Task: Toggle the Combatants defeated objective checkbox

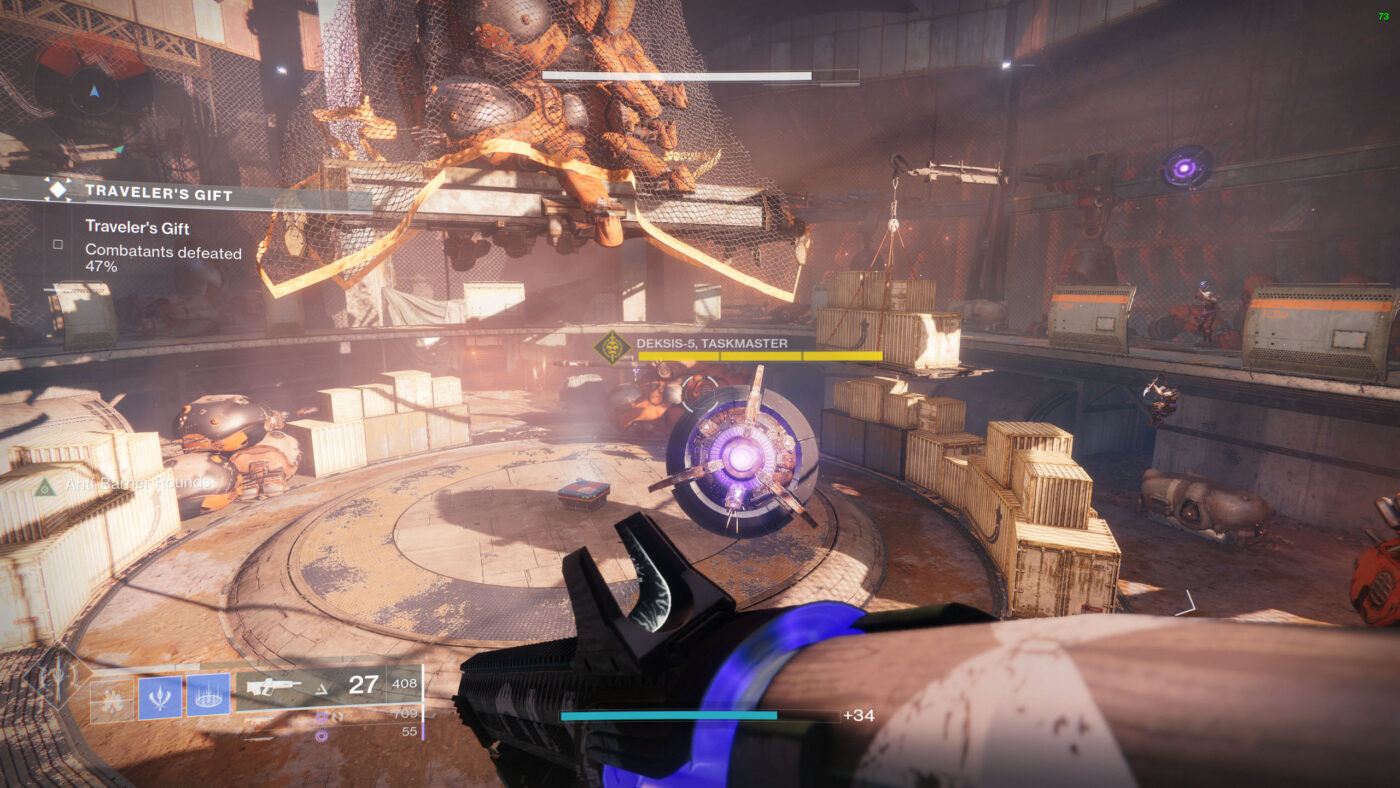Action: coord(58,244)
